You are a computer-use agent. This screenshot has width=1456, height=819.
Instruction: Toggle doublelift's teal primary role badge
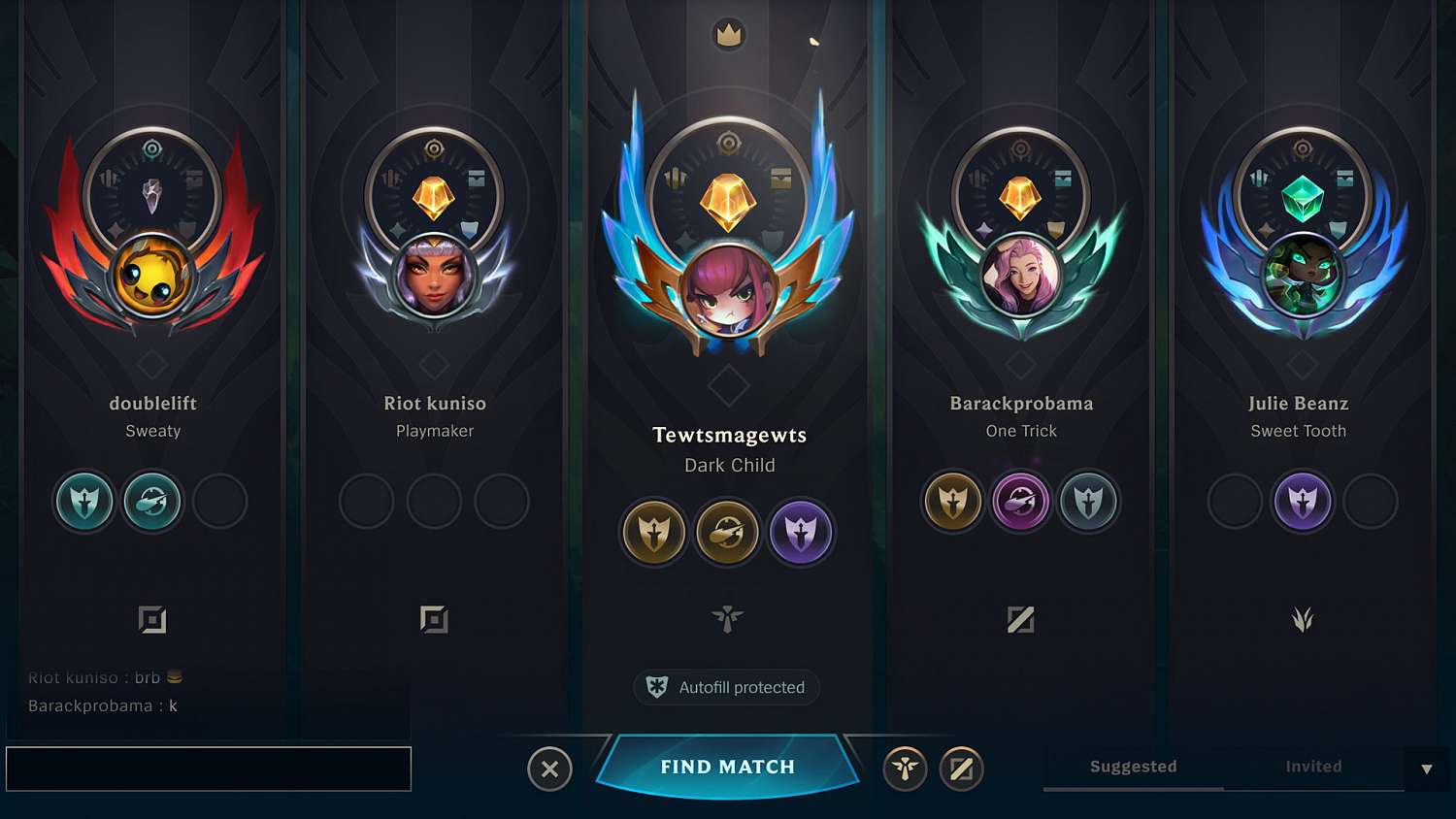click(x=84, y=502)
